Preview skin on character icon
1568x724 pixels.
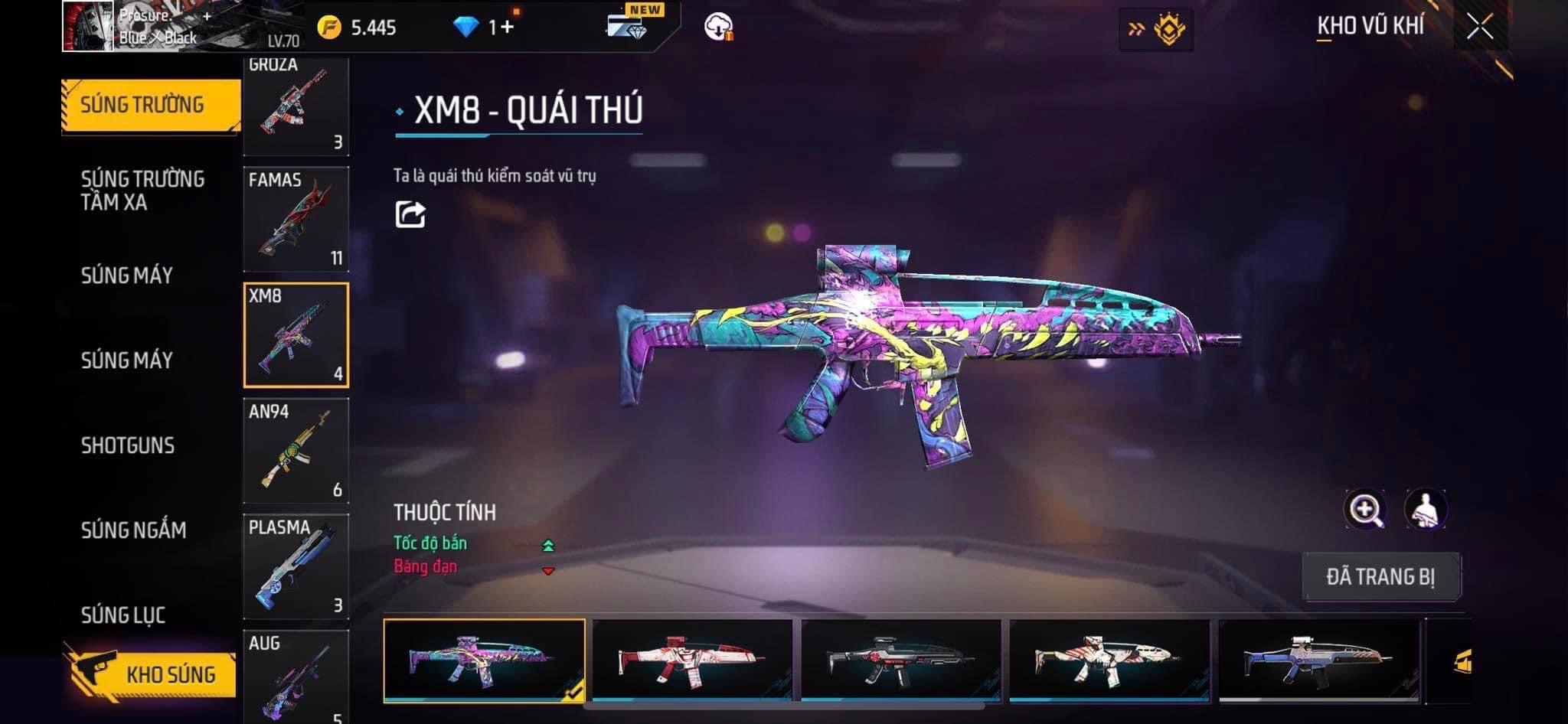click(1425, 510)
